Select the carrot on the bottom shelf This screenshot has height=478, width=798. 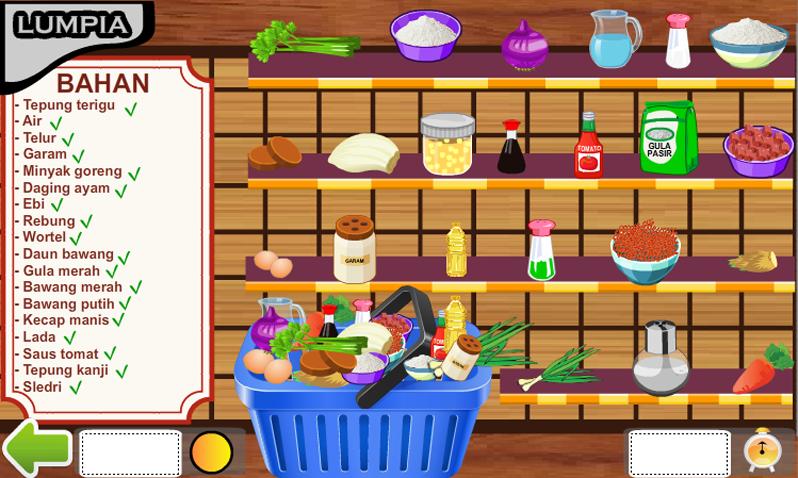762,368
